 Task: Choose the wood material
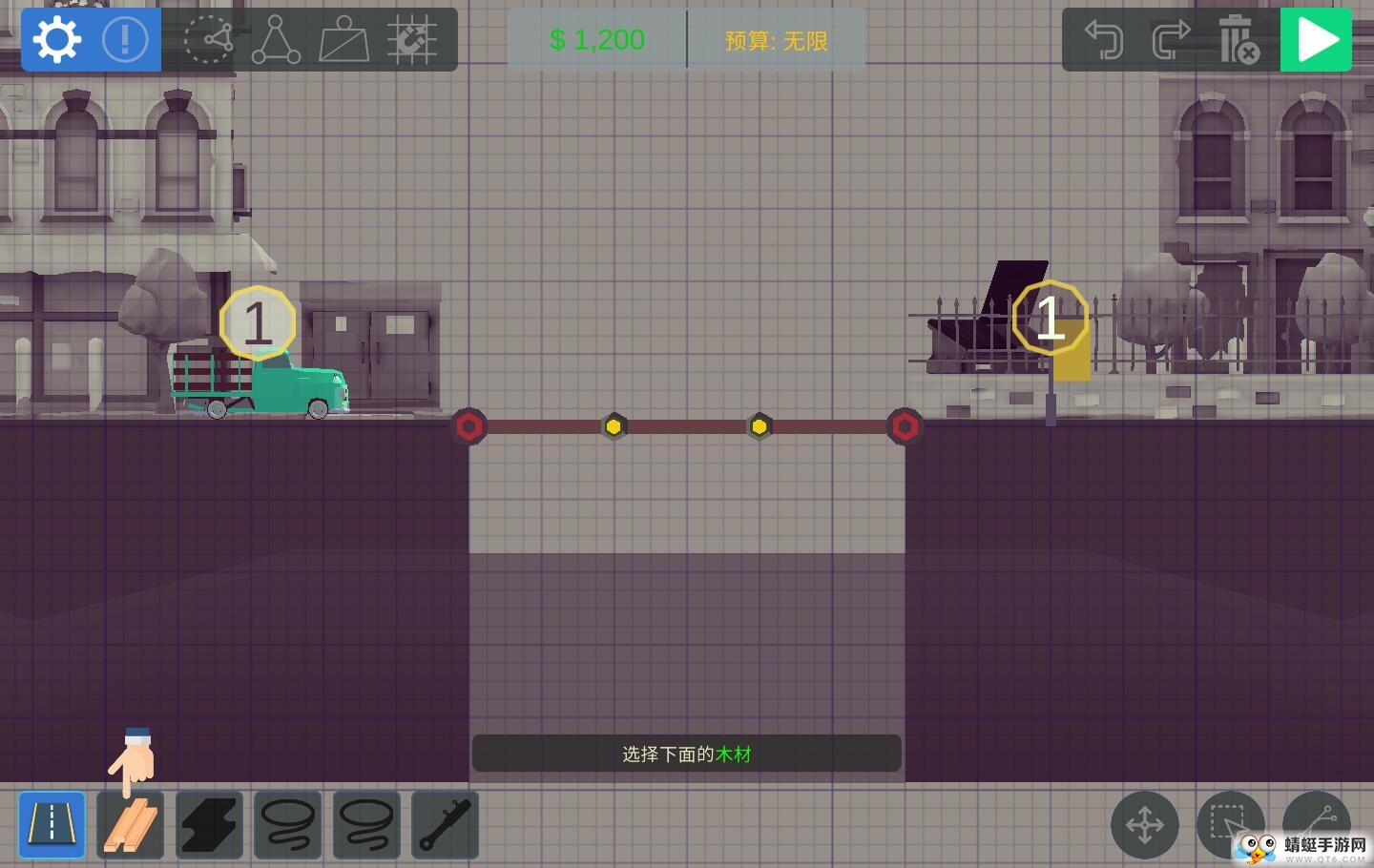131,825
